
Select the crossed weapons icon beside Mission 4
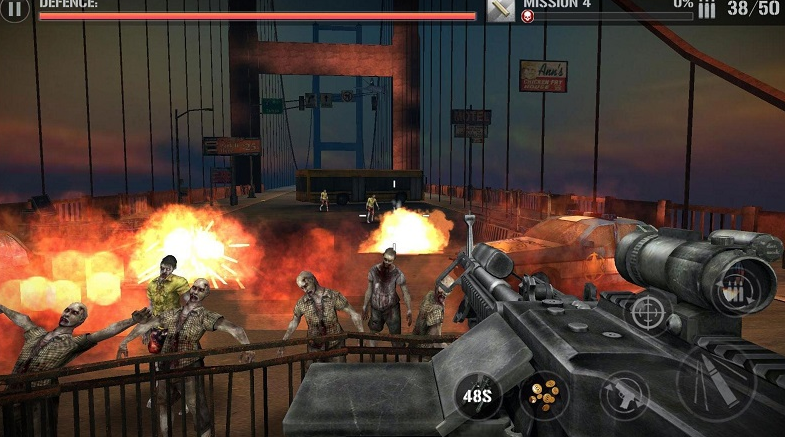(500, 9)
